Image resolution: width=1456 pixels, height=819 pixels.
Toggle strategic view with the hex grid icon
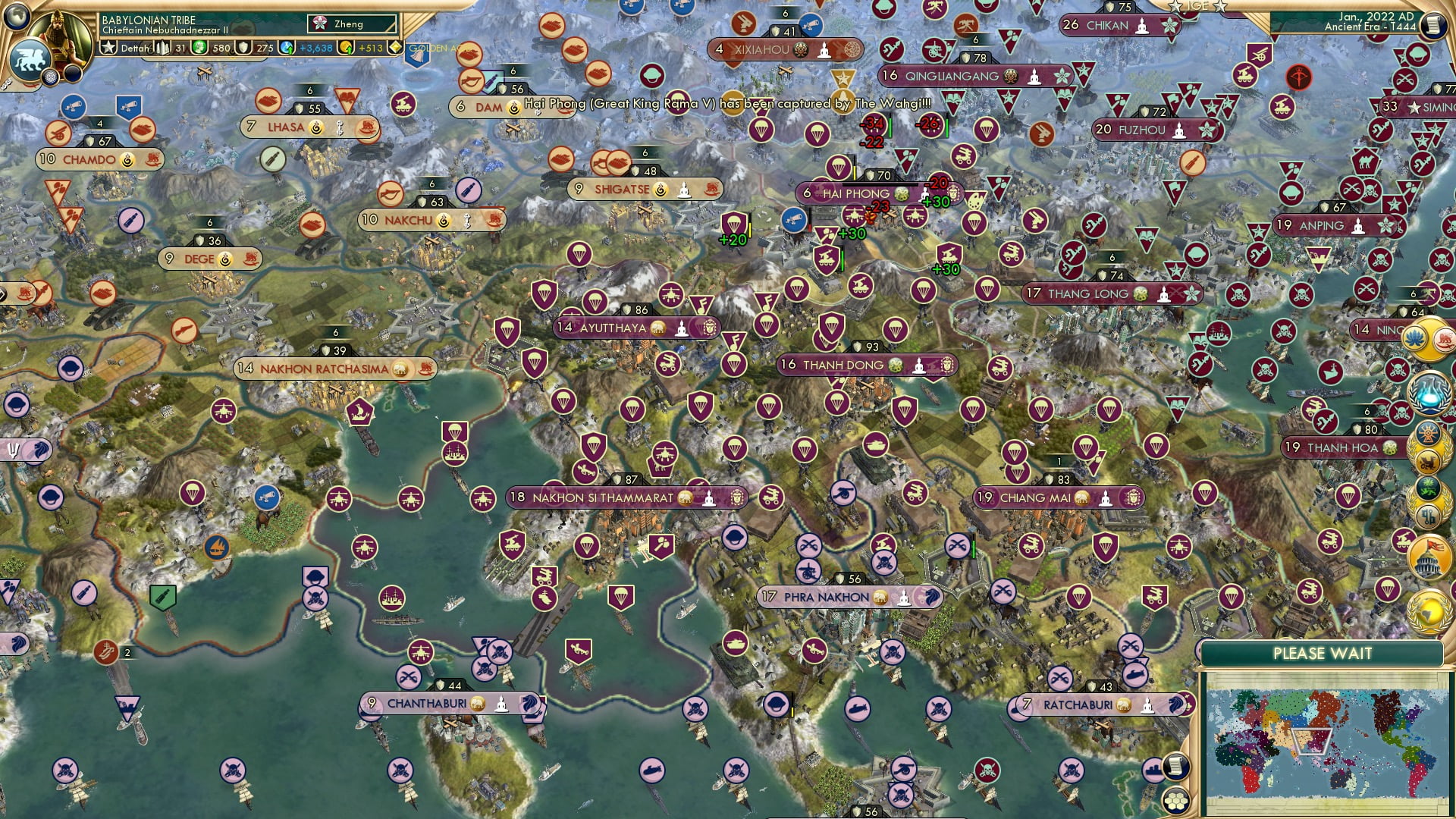(x=1176, y=800)
